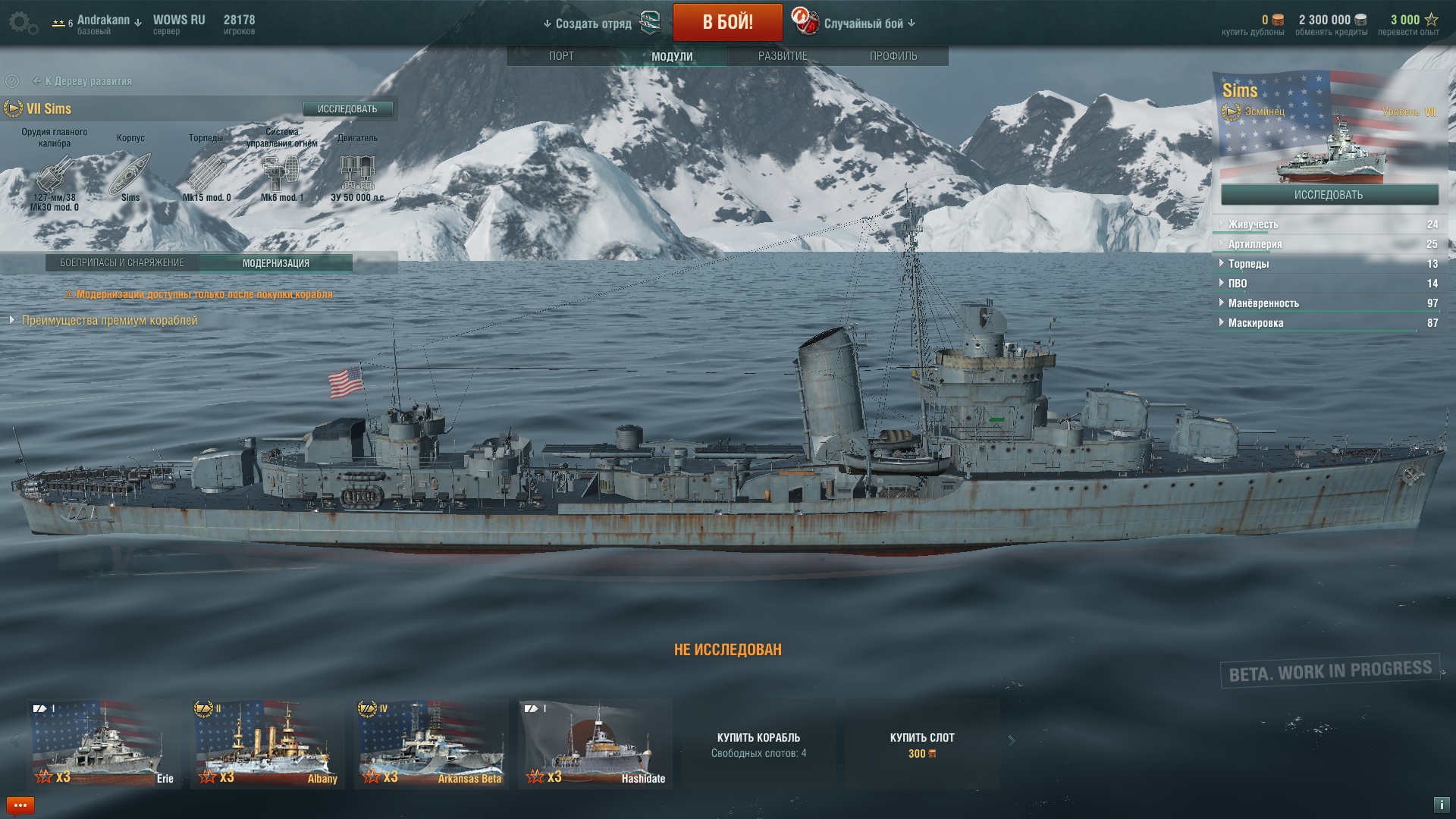Expand the Манёвренность stats row
The image size is (1456, 819).
click(1263, 303)
